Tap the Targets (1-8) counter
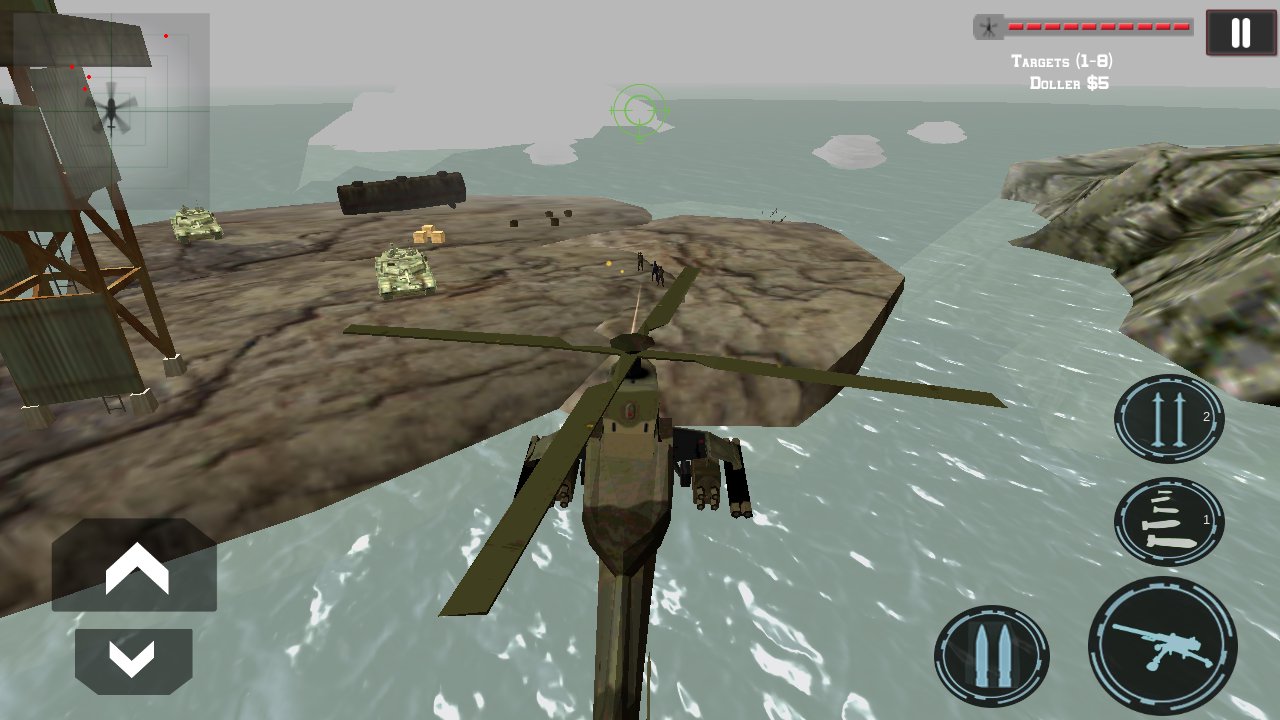This screenshot has height=720, width=1280. (1064, 60)
